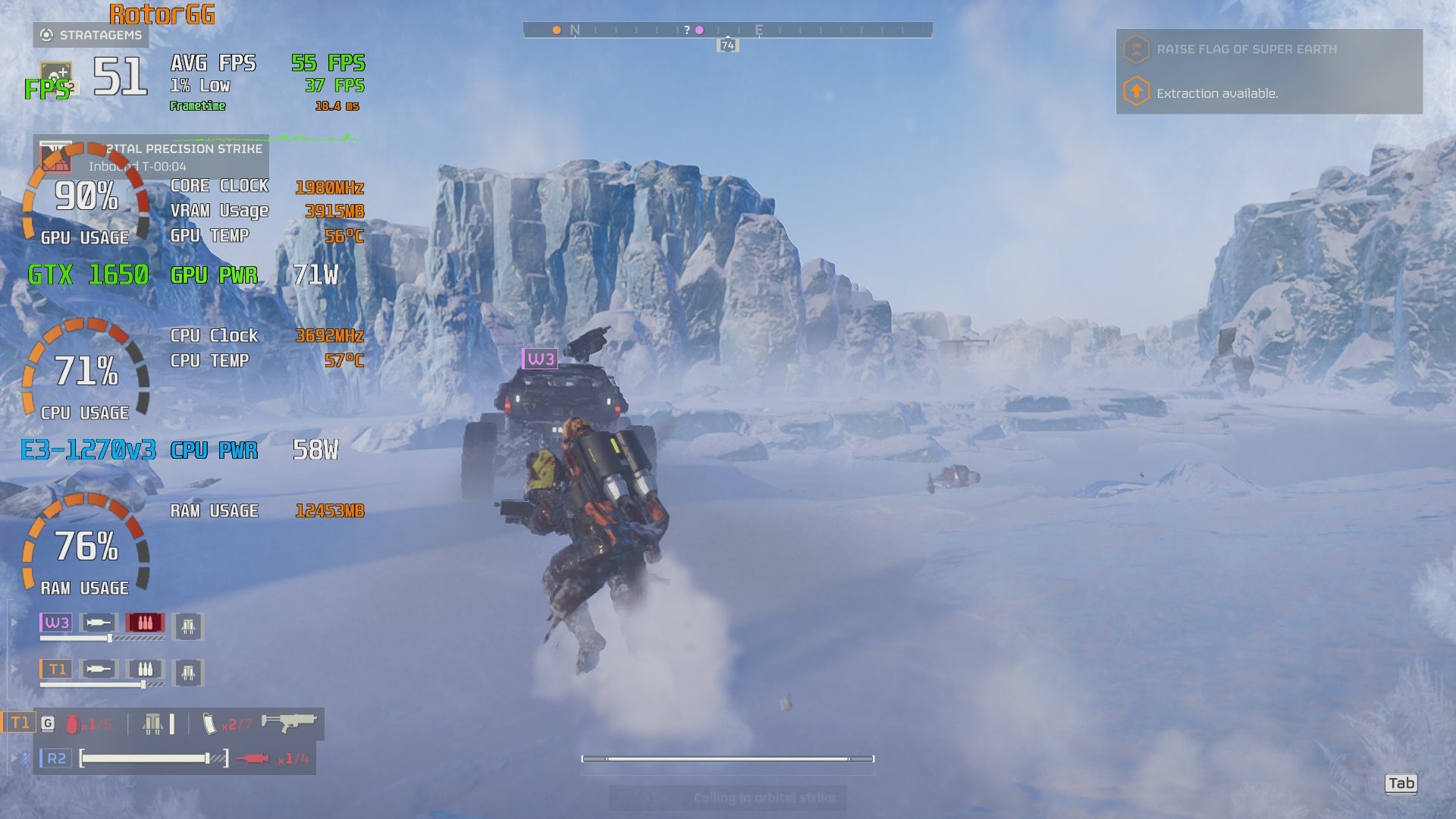Click the red stim syringe icon
Image resolution: width=1456 pixels, height=819 pixels.
tap(253, 758)
